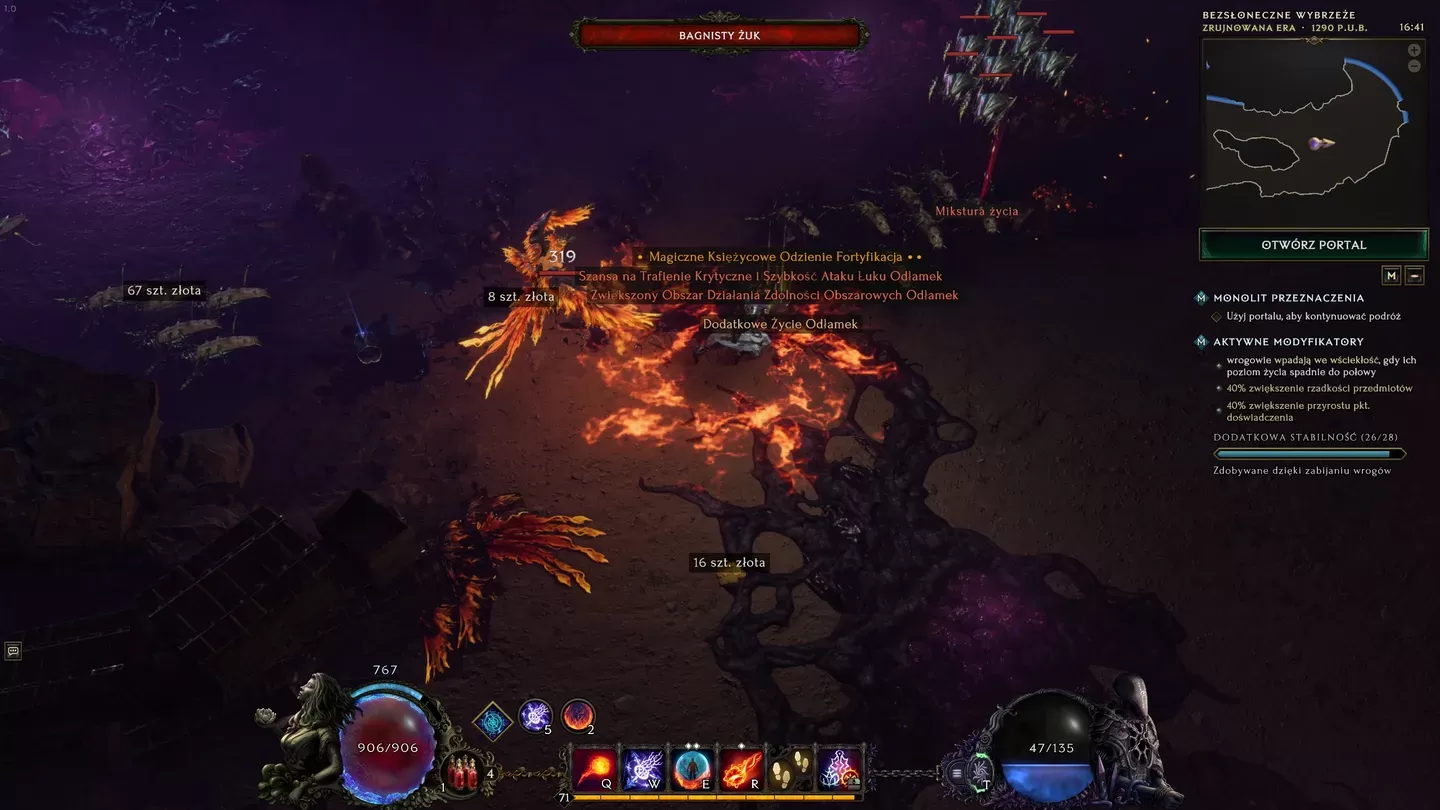Screen dimensions: 1440x810
Task: Cast the meteor skill on R
Action: coord(742,769)
